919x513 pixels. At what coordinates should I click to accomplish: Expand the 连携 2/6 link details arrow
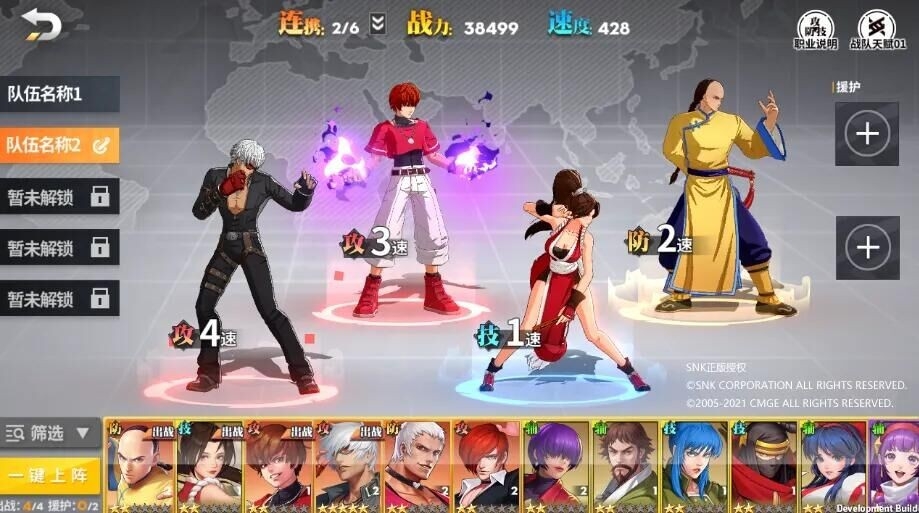click(x=377, y=25)
